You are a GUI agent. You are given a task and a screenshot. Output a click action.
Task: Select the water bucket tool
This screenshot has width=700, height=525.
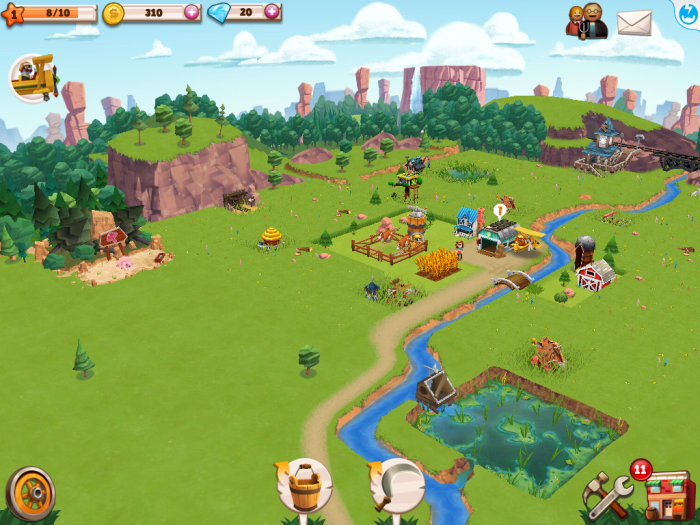coord(304,487)
